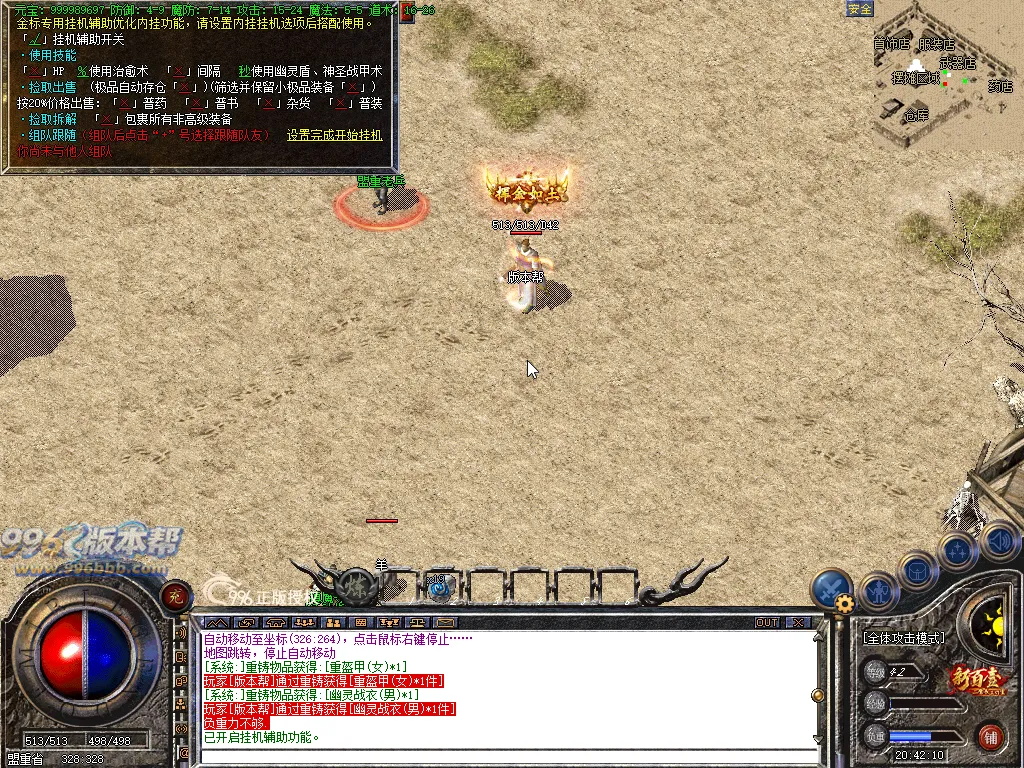Screen dimensions: 1024x768
Task: Select the 捡取出售 option
Action: [52, 87]
